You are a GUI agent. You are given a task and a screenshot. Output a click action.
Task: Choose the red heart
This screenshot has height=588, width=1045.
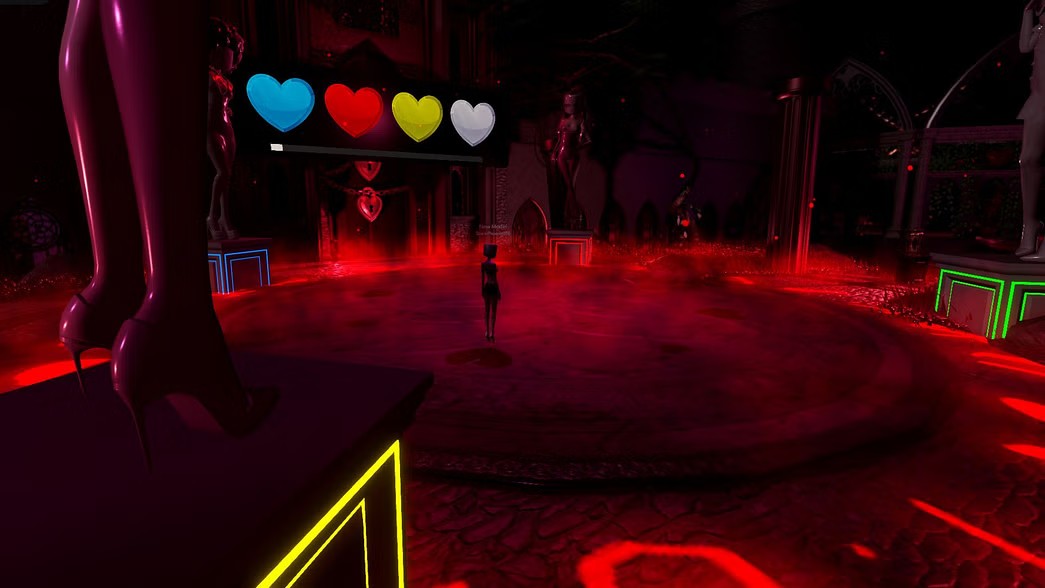[x=353, y=109]
